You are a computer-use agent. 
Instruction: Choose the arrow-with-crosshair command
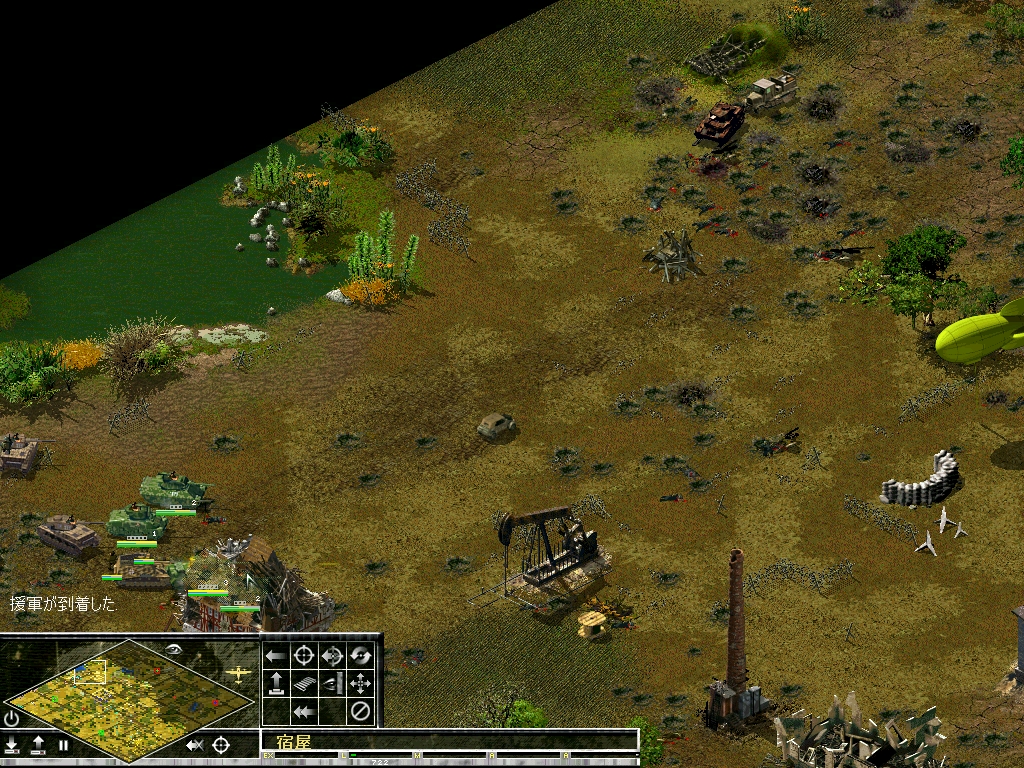(x=333, y=656)
